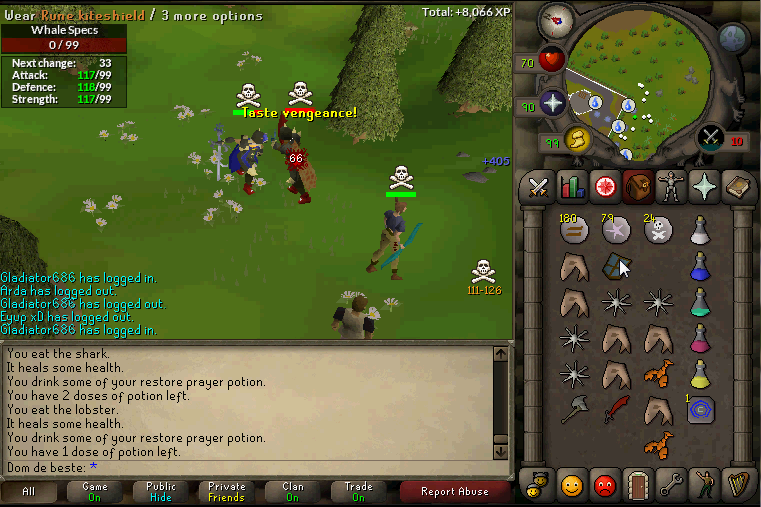Select the red dragon scimitar in inventory
Image resolution: width=761 pixels, height=507 pixels.
pos(615,409)
